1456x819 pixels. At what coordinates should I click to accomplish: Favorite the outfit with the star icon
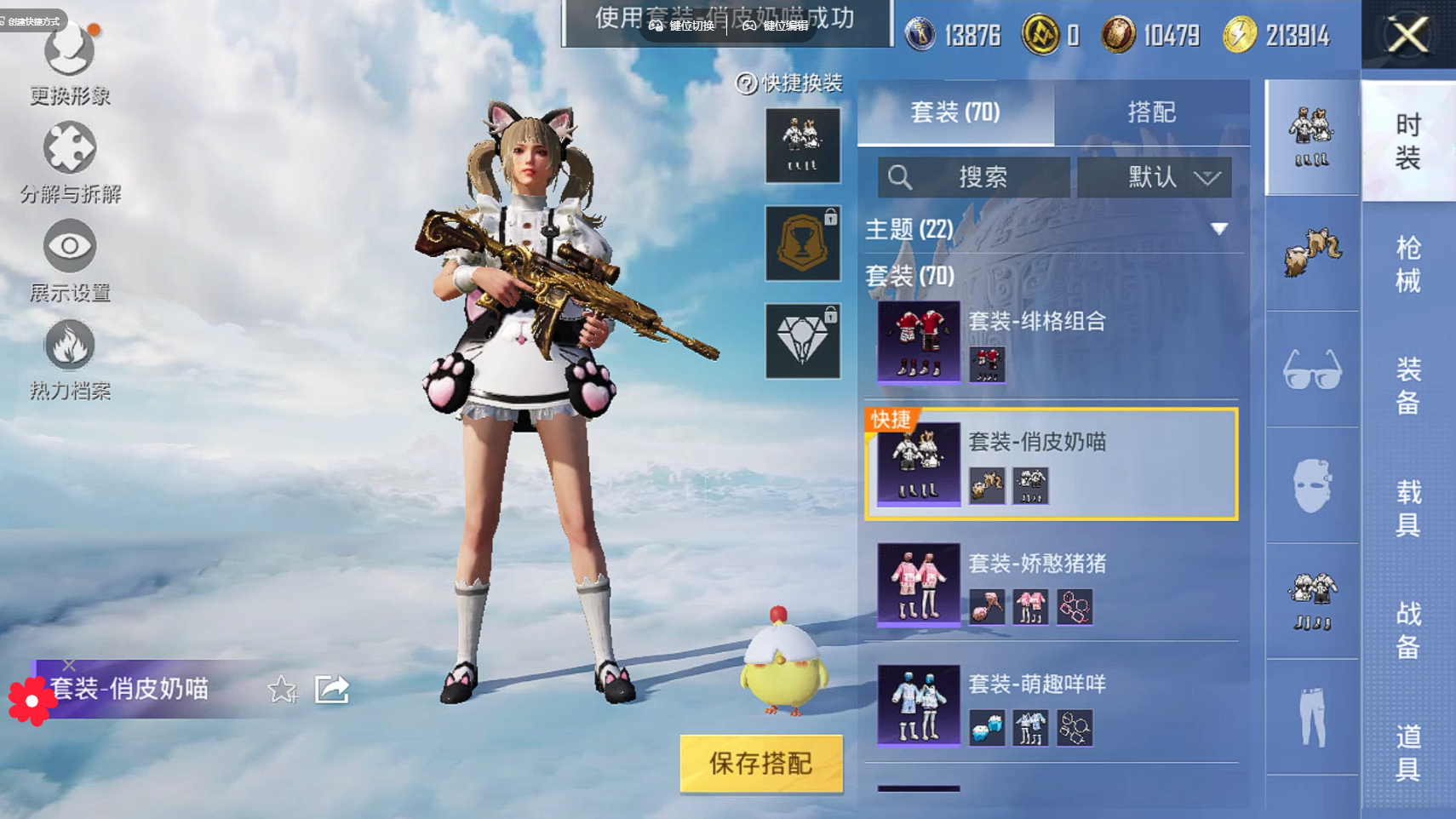[x=282, y=690]
